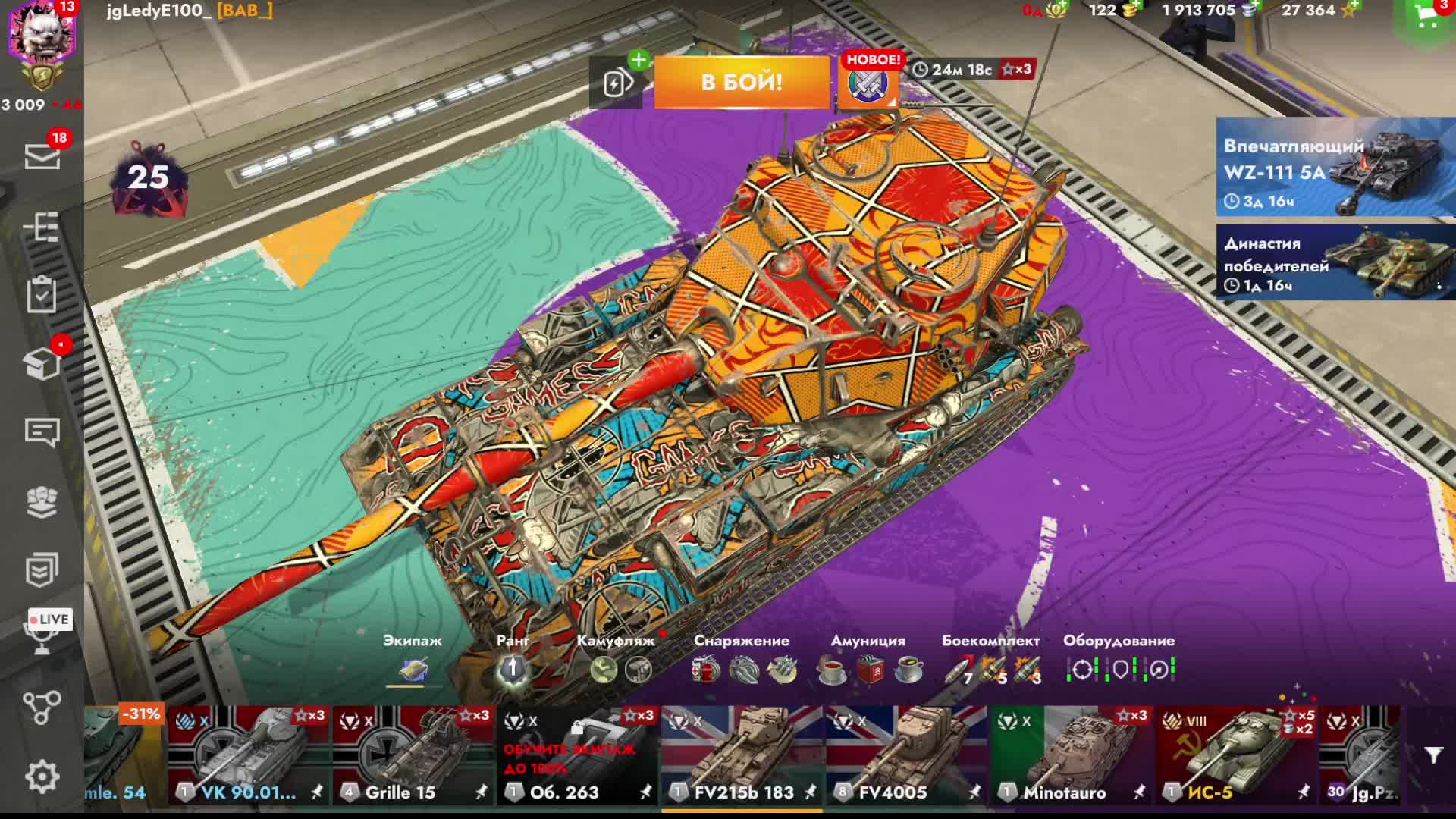
Task: Open the Оборудование equipment slots
Action: tap(1119, 660)
